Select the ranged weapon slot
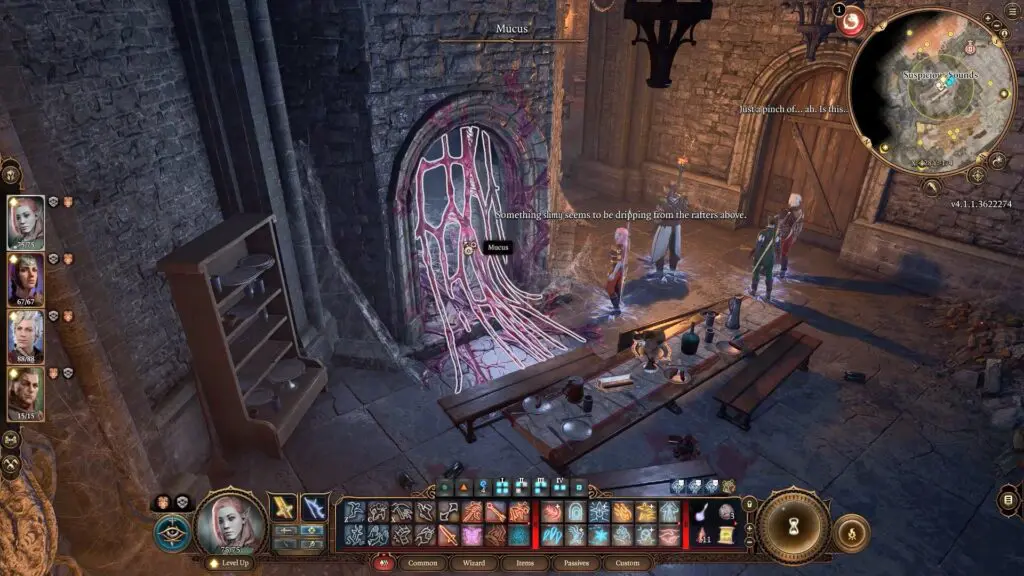The height and width of the screenshot is (576, 1024). click(315, 507)
